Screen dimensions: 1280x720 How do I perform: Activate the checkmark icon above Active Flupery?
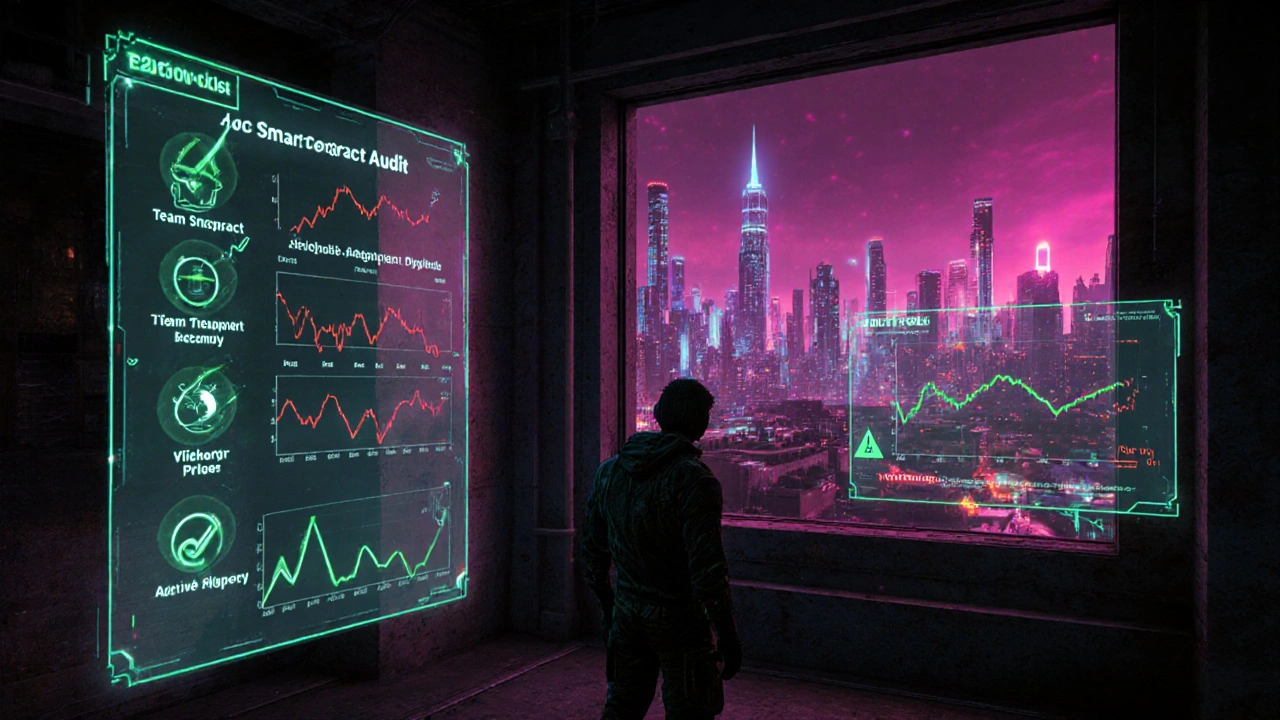(196, 533)
